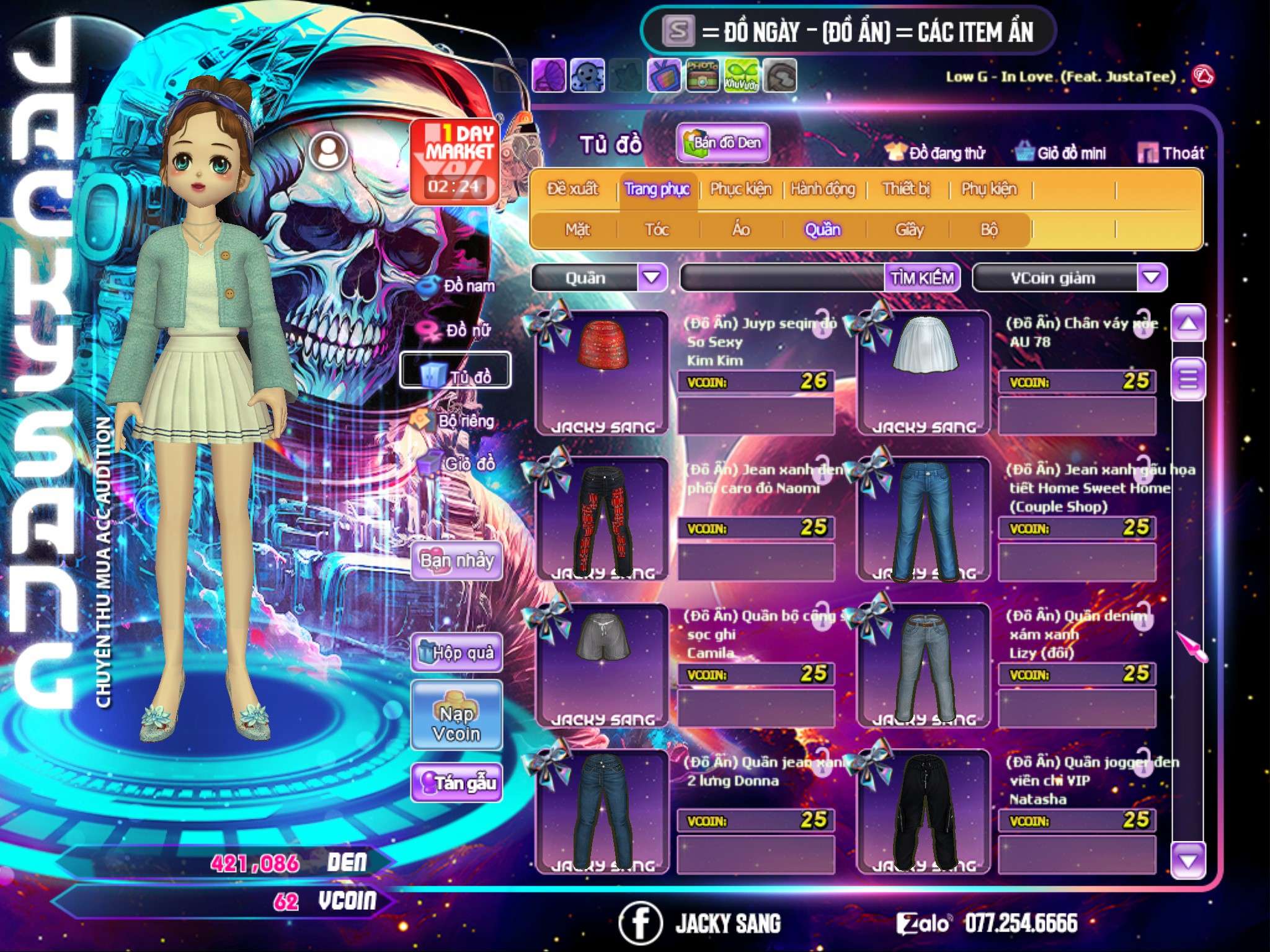
Task: Choose the Tóc subcategory
Action: [x=657, y=230]
